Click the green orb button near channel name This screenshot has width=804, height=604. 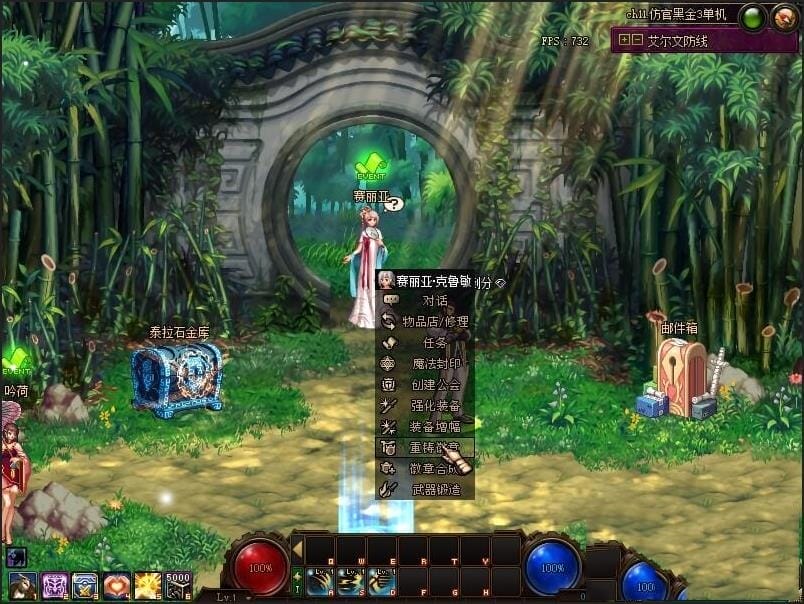(753, 17)
